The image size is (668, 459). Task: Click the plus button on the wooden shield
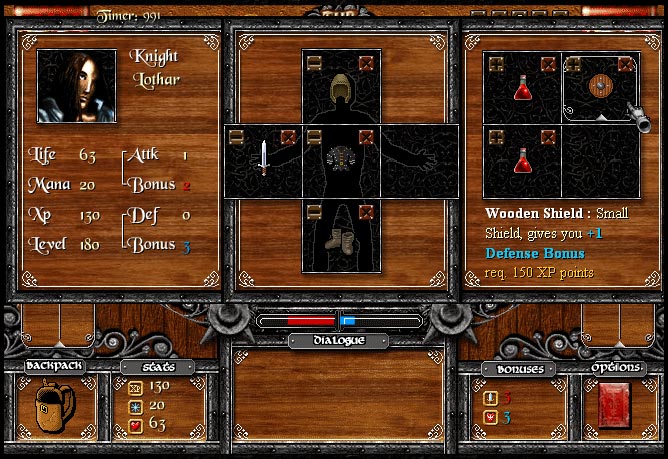[x=575, y=63]
